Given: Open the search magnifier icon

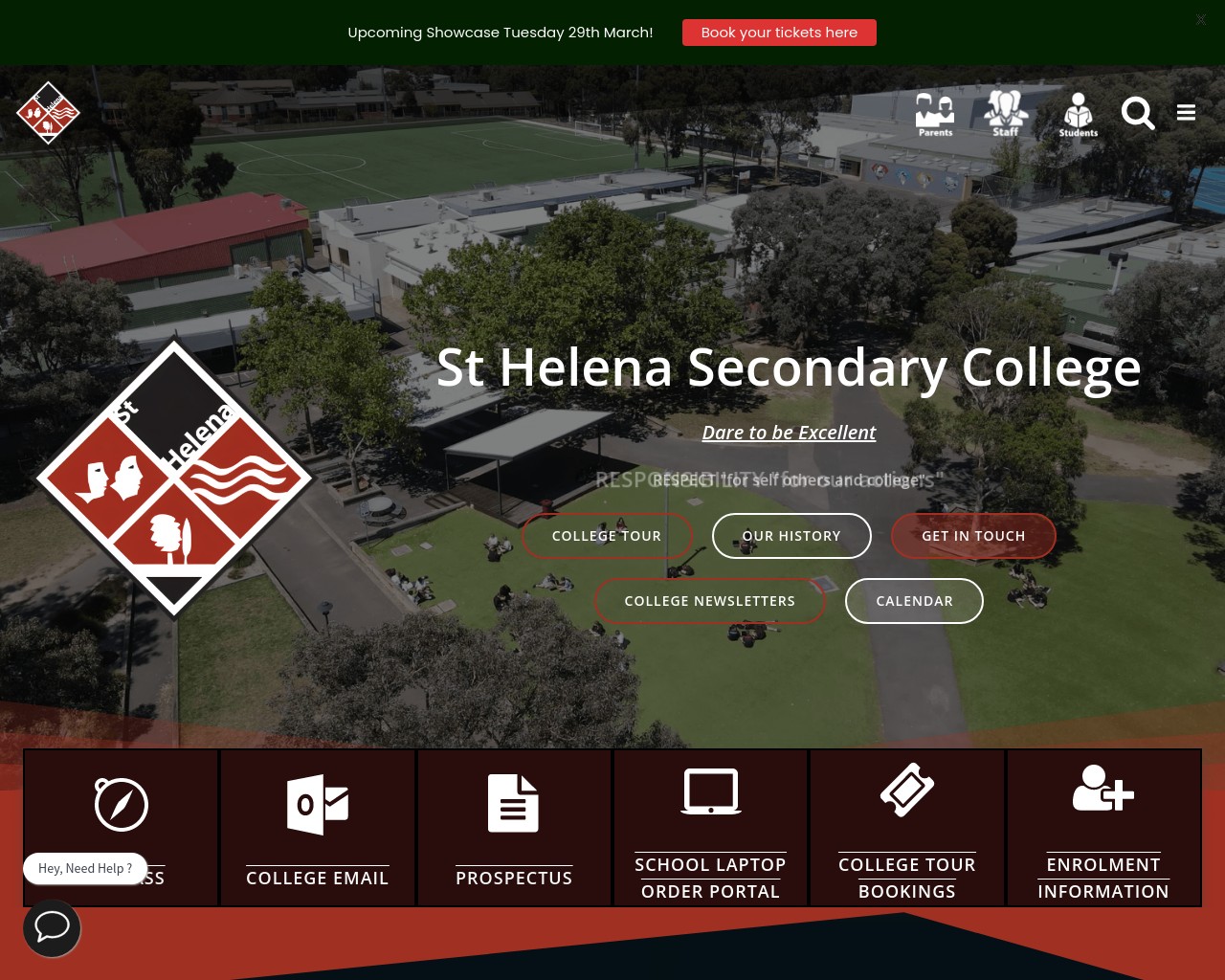Looking at the screenshot, I should point(1138,113).
